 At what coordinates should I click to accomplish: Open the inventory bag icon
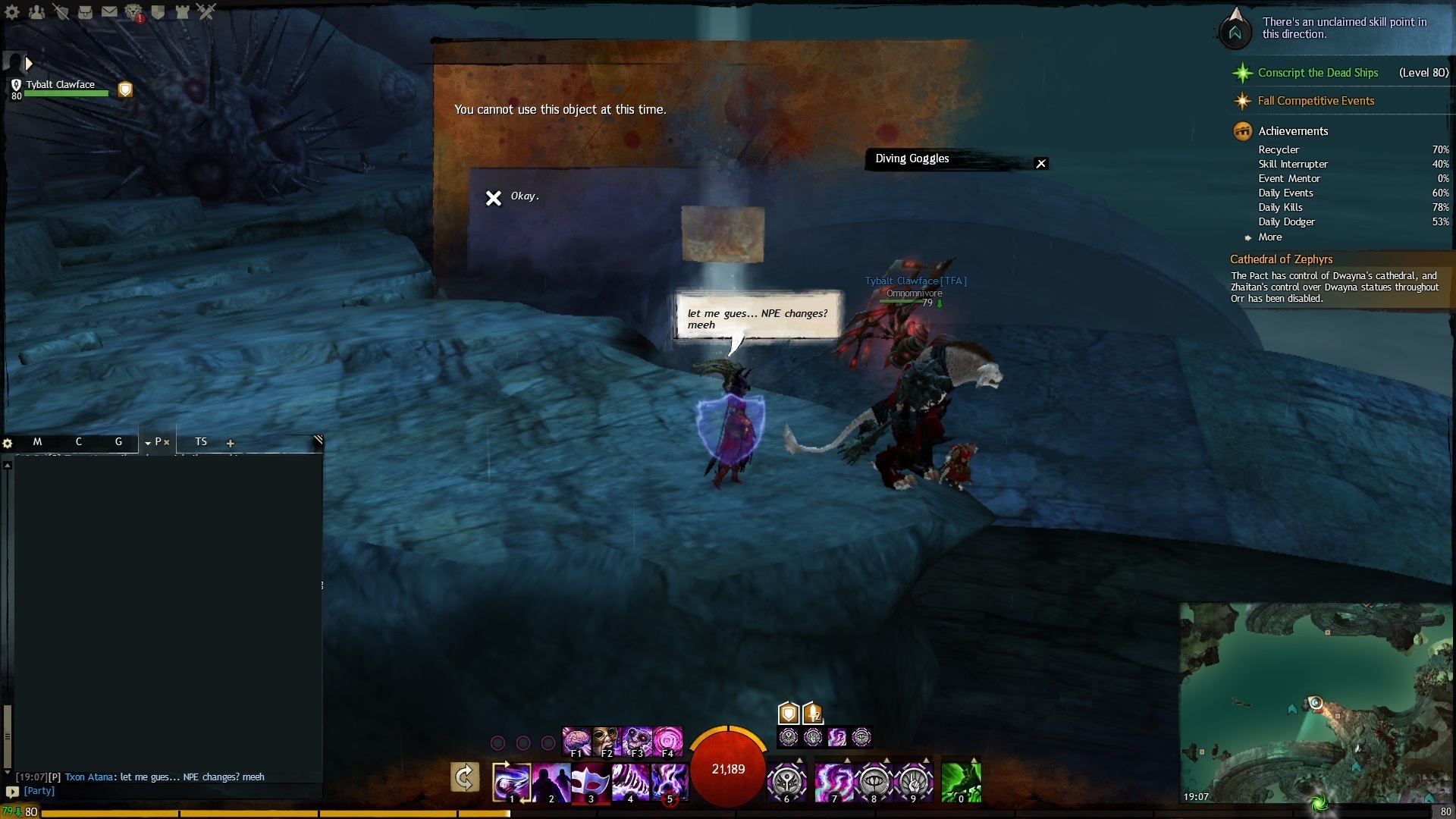coord(85,12)
